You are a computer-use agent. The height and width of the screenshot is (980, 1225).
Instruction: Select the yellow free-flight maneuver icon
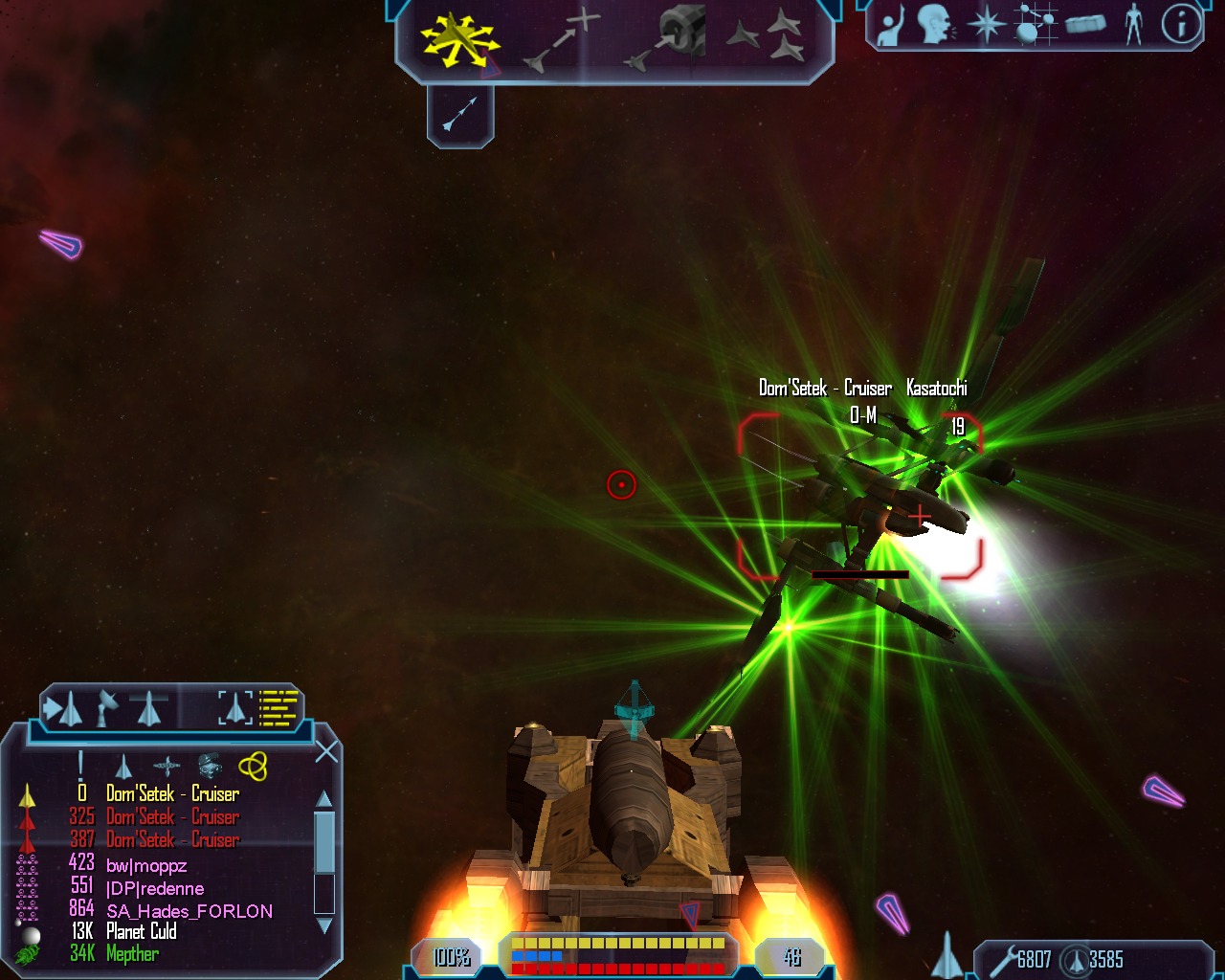click(458, 39)
